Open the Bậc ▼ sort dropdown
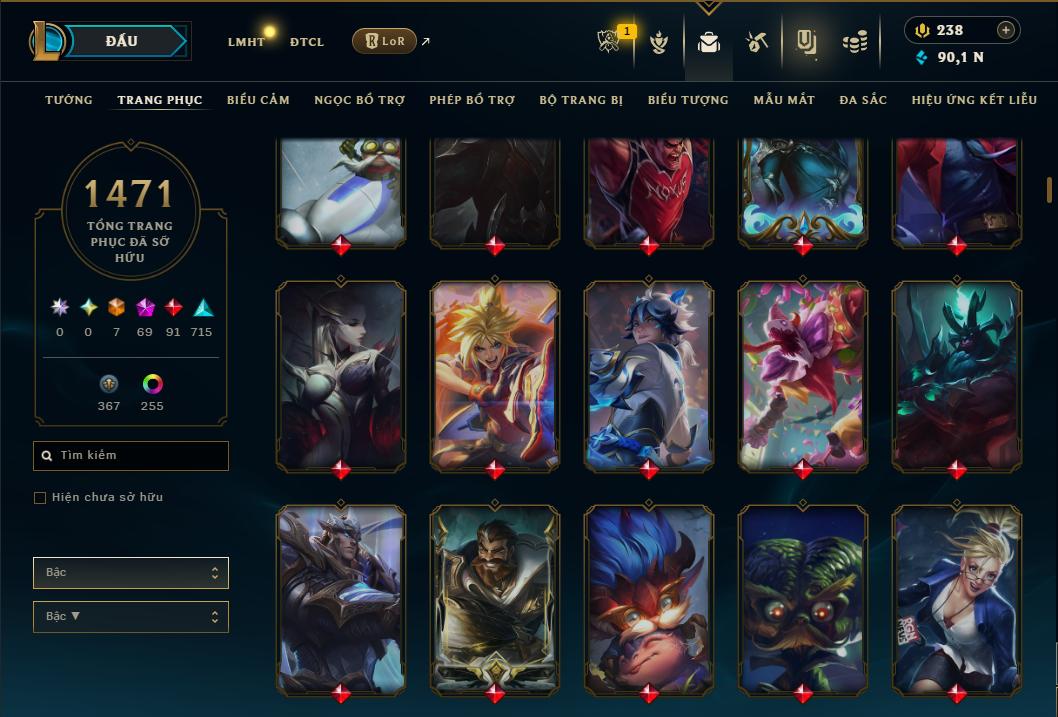Image resolution: width=1058 pixels, height=717 pixels. (x=131, y=617)
